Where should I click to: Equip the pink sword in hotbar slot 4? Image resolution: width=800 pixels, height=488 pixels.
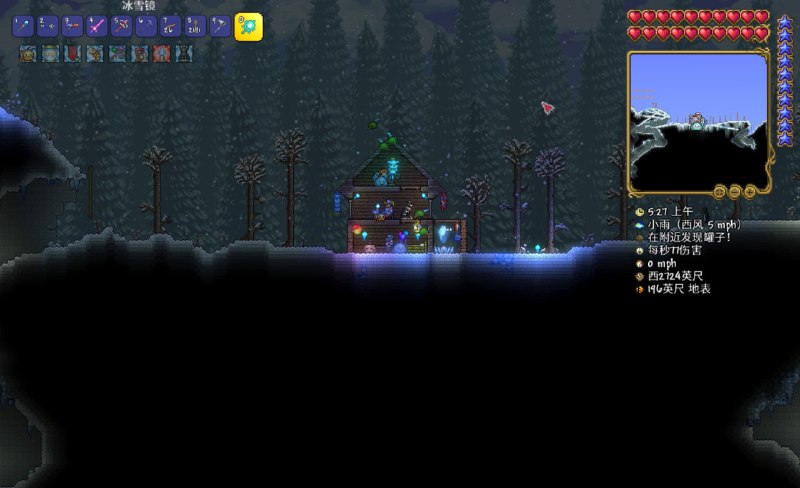click(x=96, y=27)
